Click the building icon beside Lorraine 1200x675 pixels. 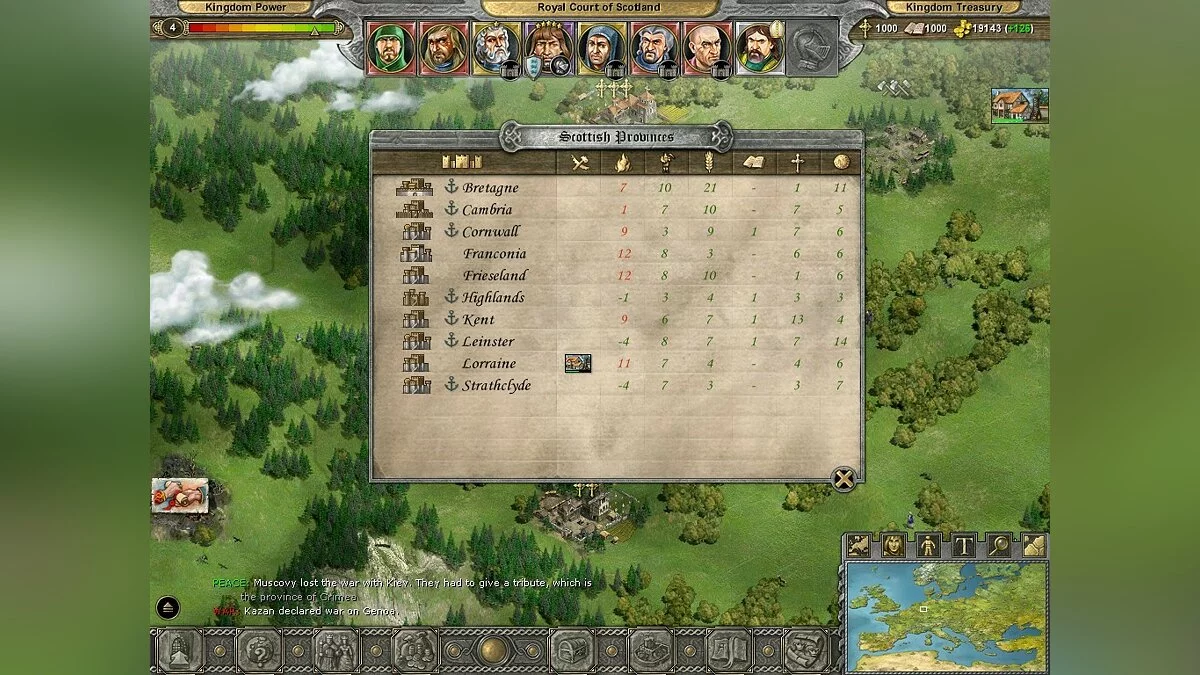pyautogui.click(x=578, y=363)
